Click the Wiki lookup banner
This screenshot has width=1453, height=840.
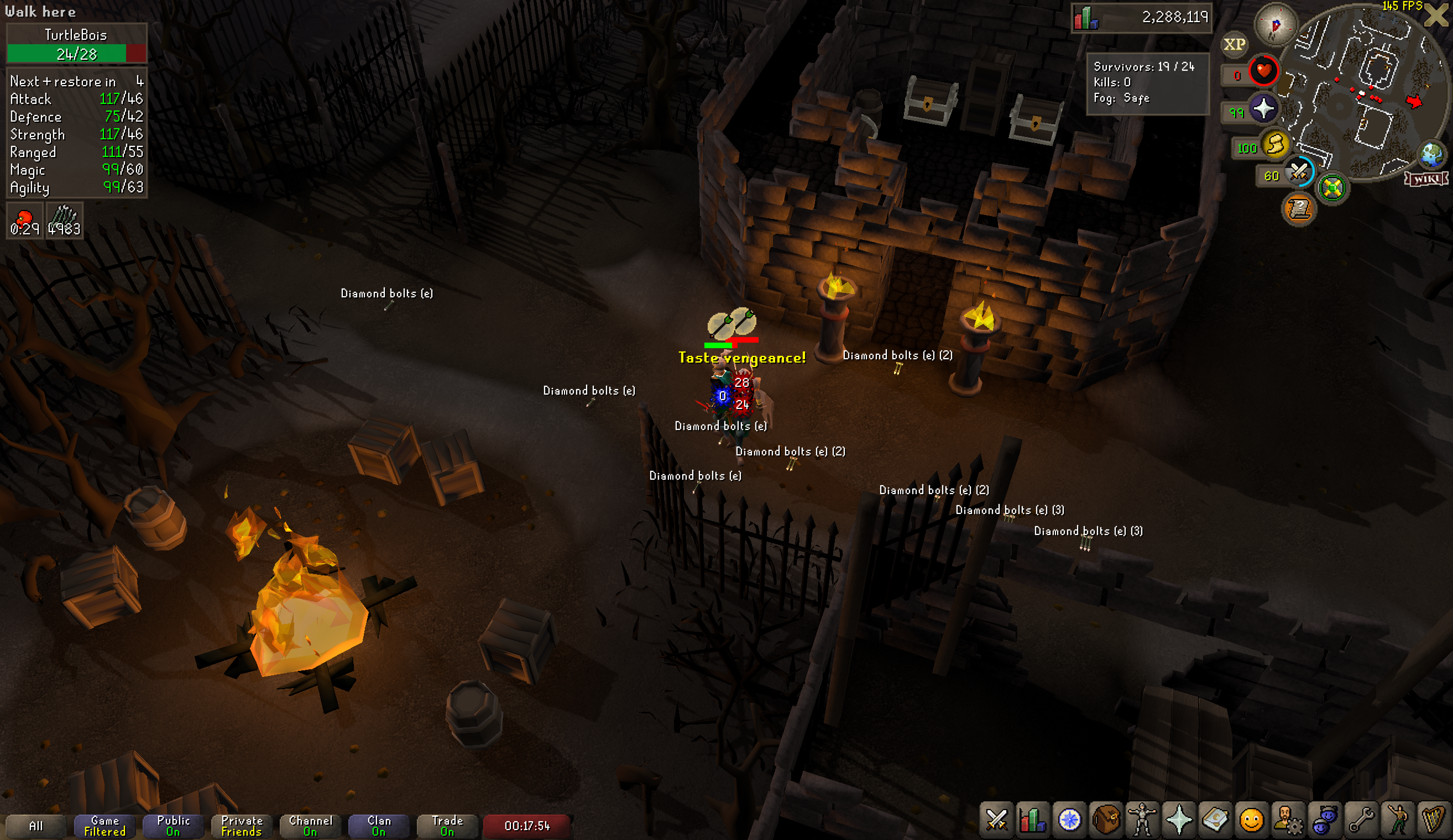pyautogui.click(x=1426, y=179)
